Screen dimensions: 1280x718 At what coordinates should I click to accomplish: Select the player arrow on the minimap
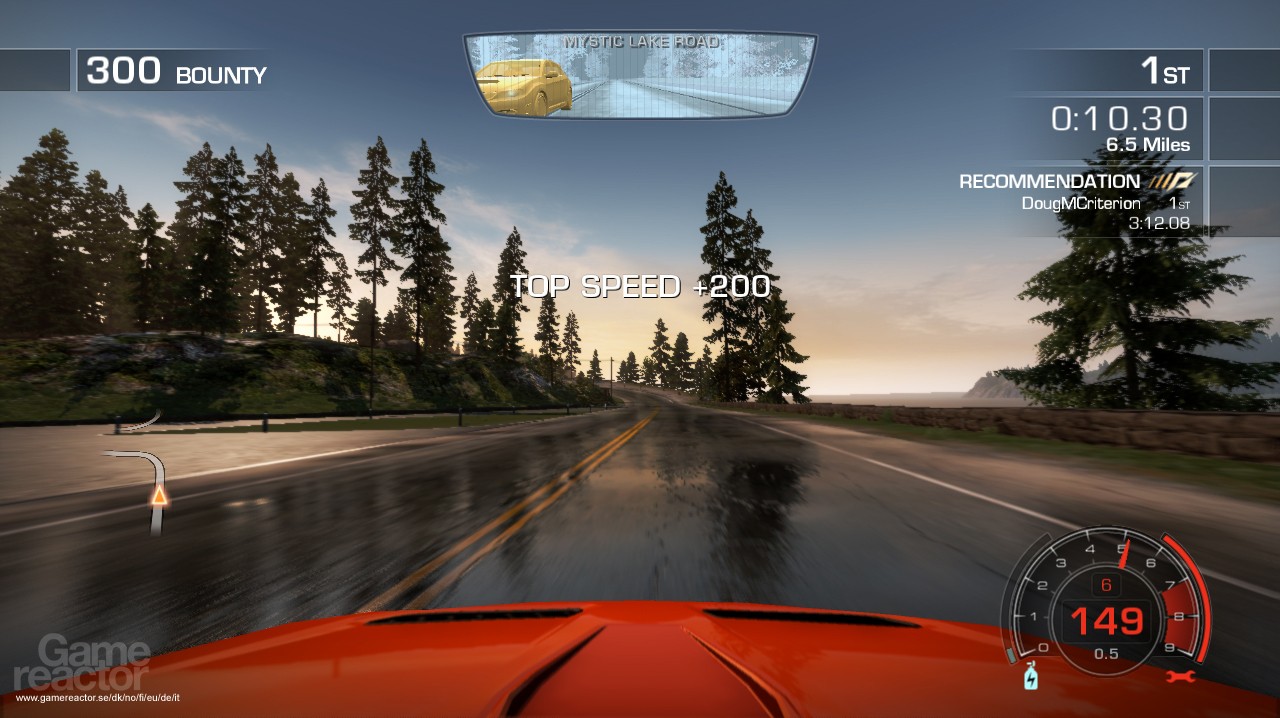158,495
